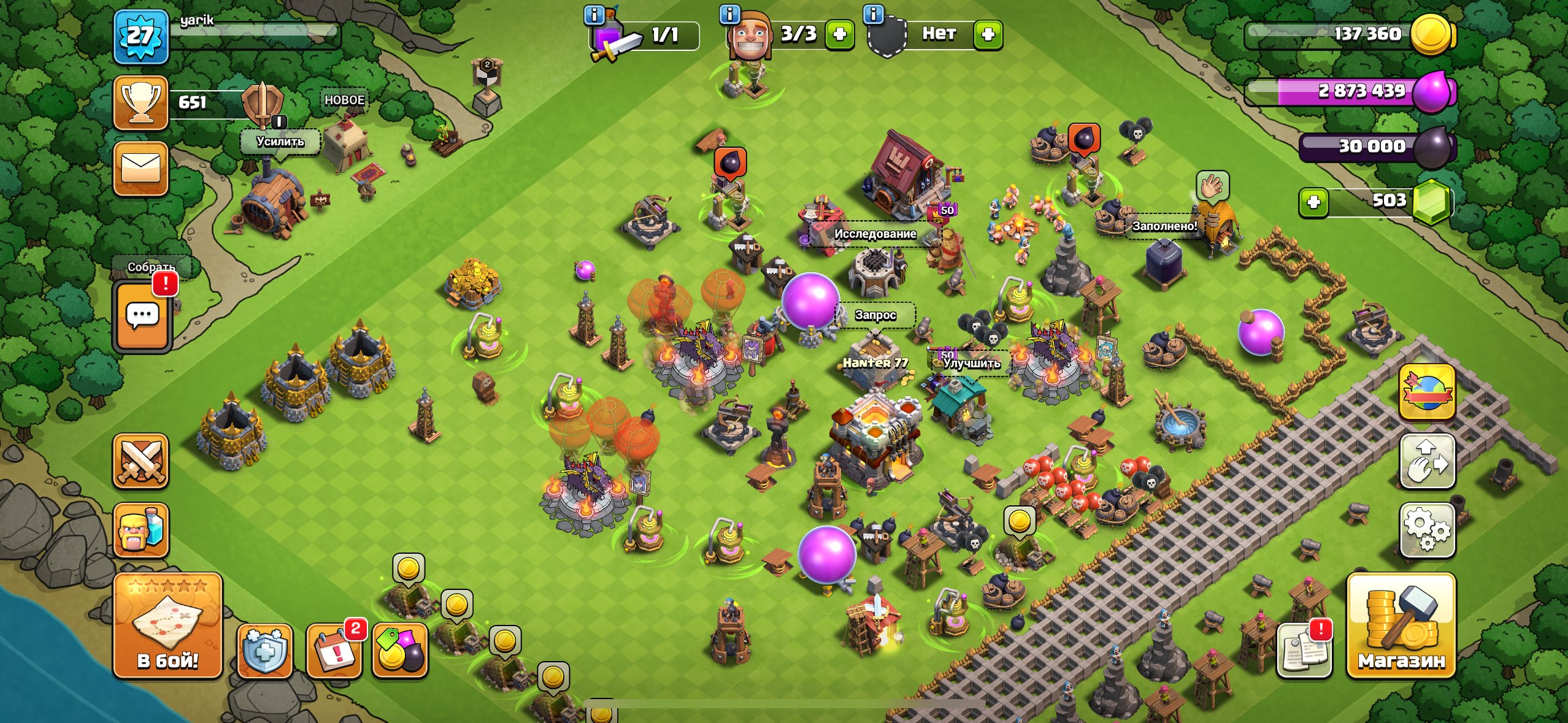Show info for the laboratory 1/1 counter
Image resolution: width=1568 pixels, height=723 pixels.
(594, 15)
